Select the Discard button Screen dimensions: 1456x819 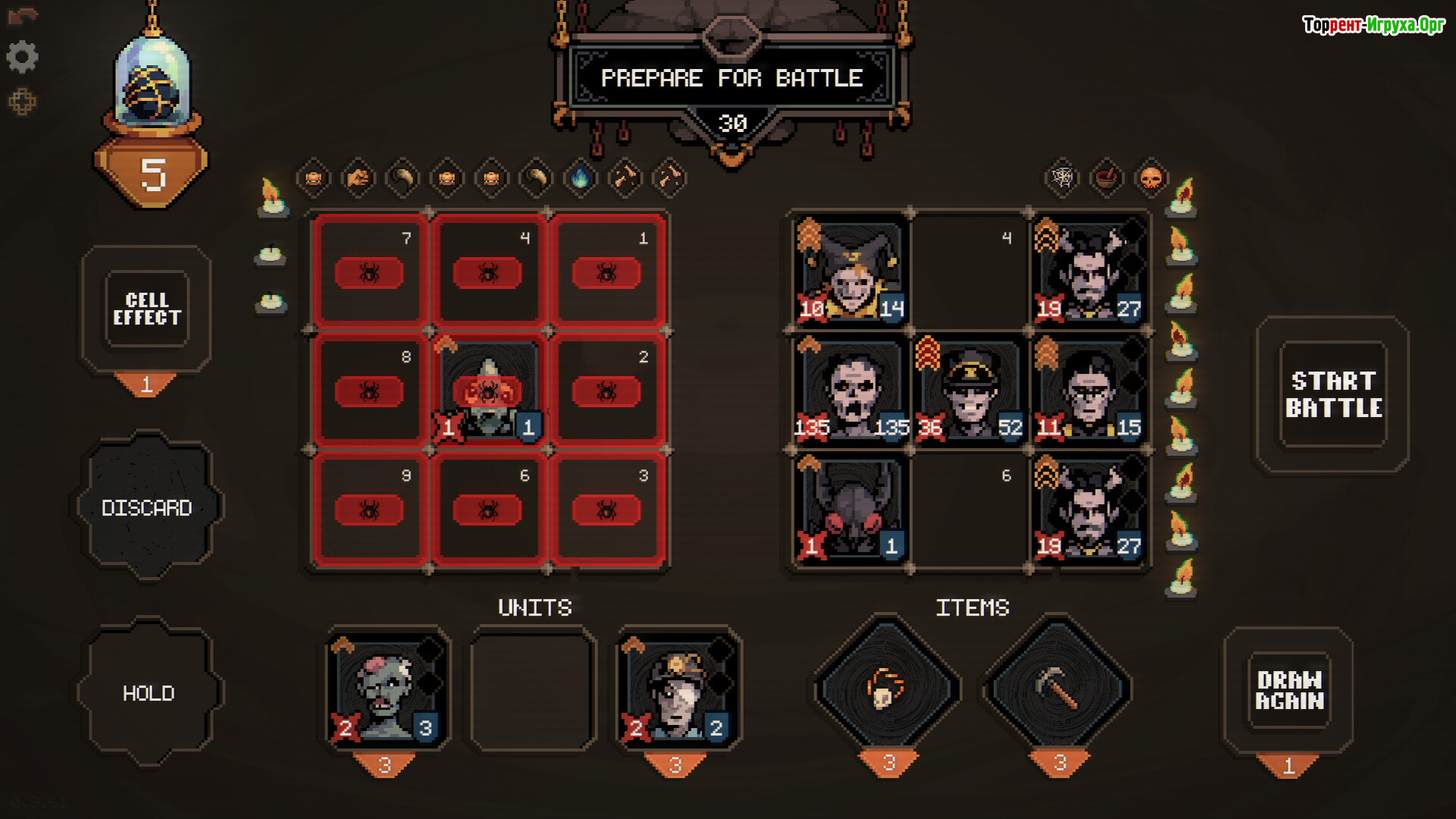(147, 507)
